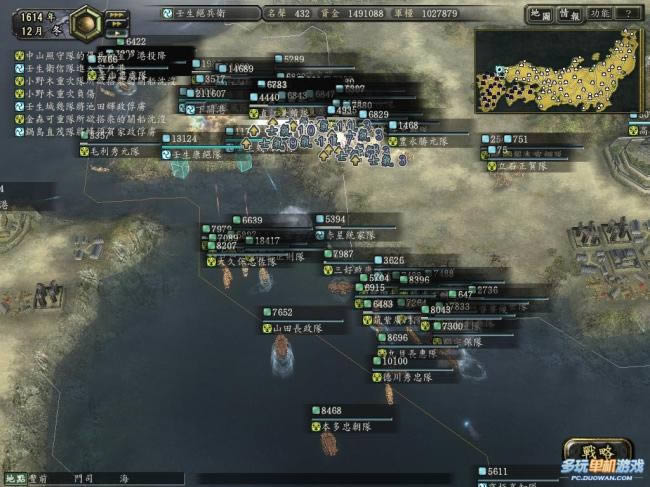Click the question mark help button

[628, 14]
